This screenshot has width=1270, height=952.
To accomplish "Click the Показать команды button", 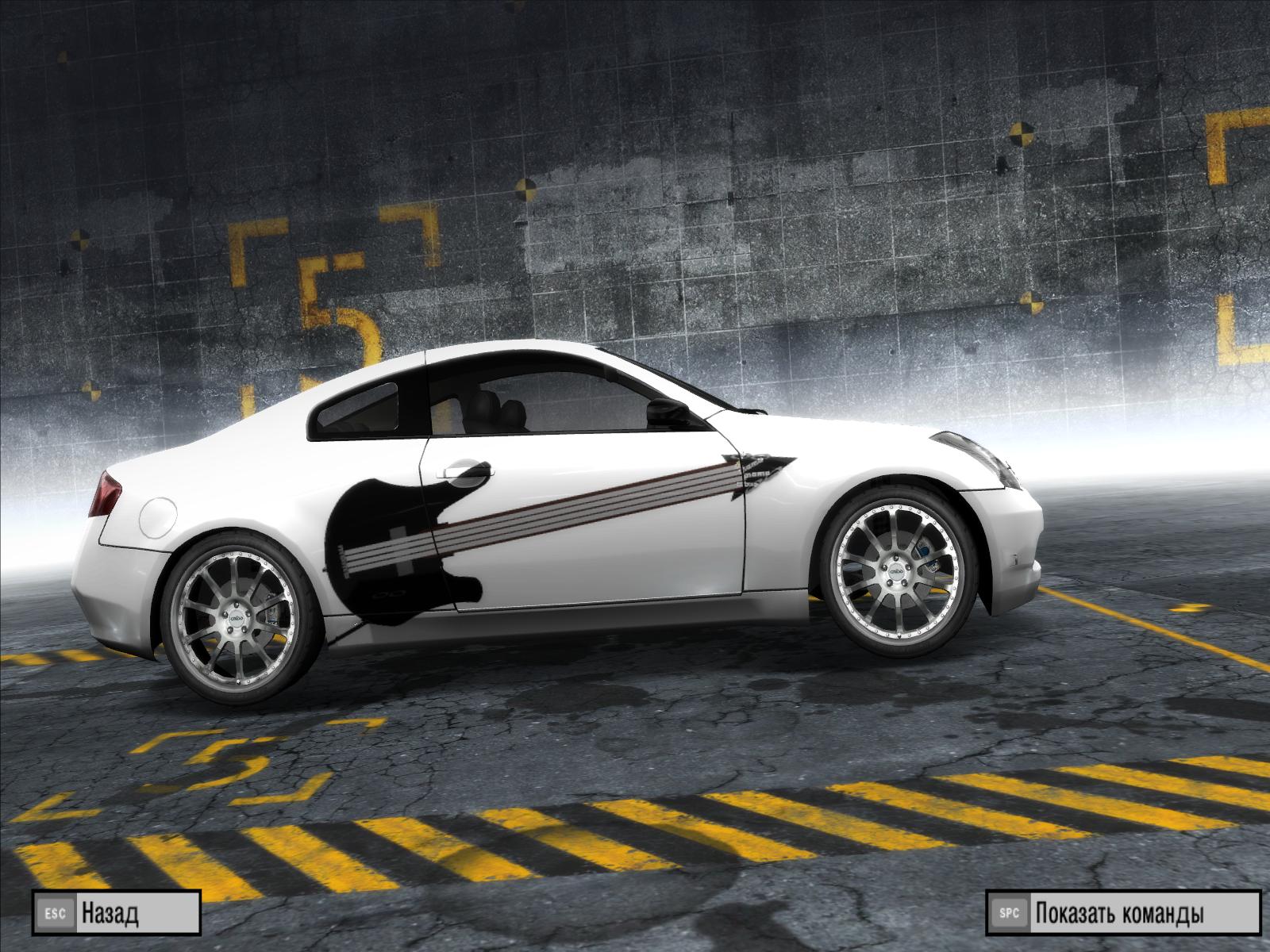I will 1122,914.
